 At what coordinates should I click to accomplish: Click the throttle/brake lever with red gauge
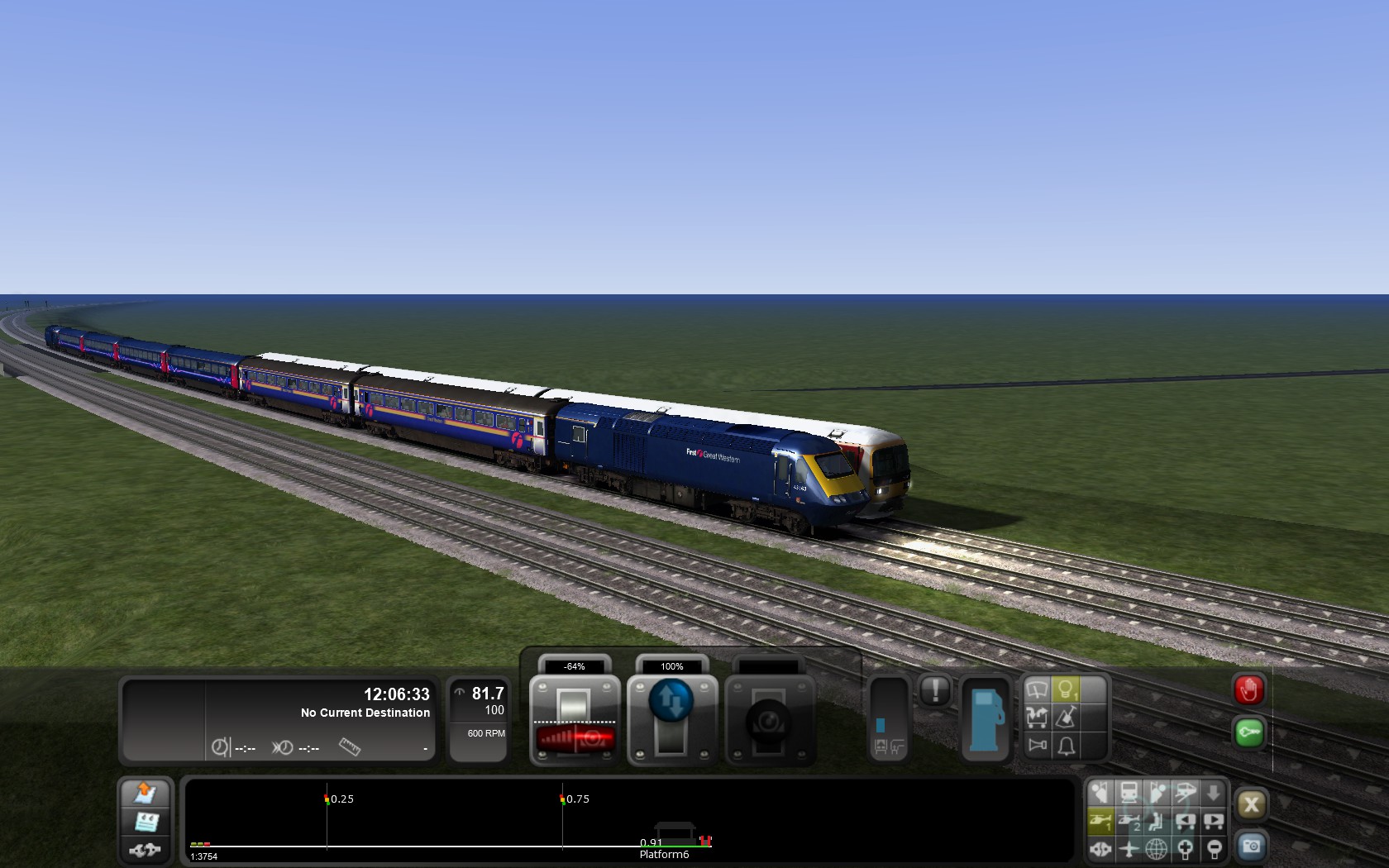[574, 718]
